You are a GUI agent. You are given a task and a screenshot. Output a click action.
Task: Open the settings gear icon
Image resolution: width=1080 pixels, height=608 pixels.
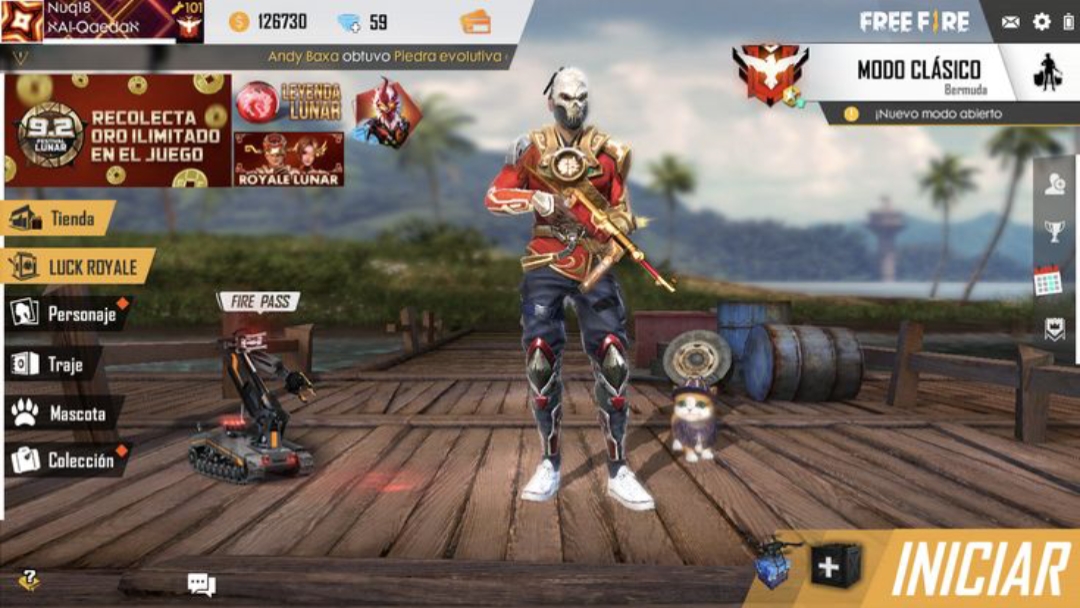point(1042,21)
